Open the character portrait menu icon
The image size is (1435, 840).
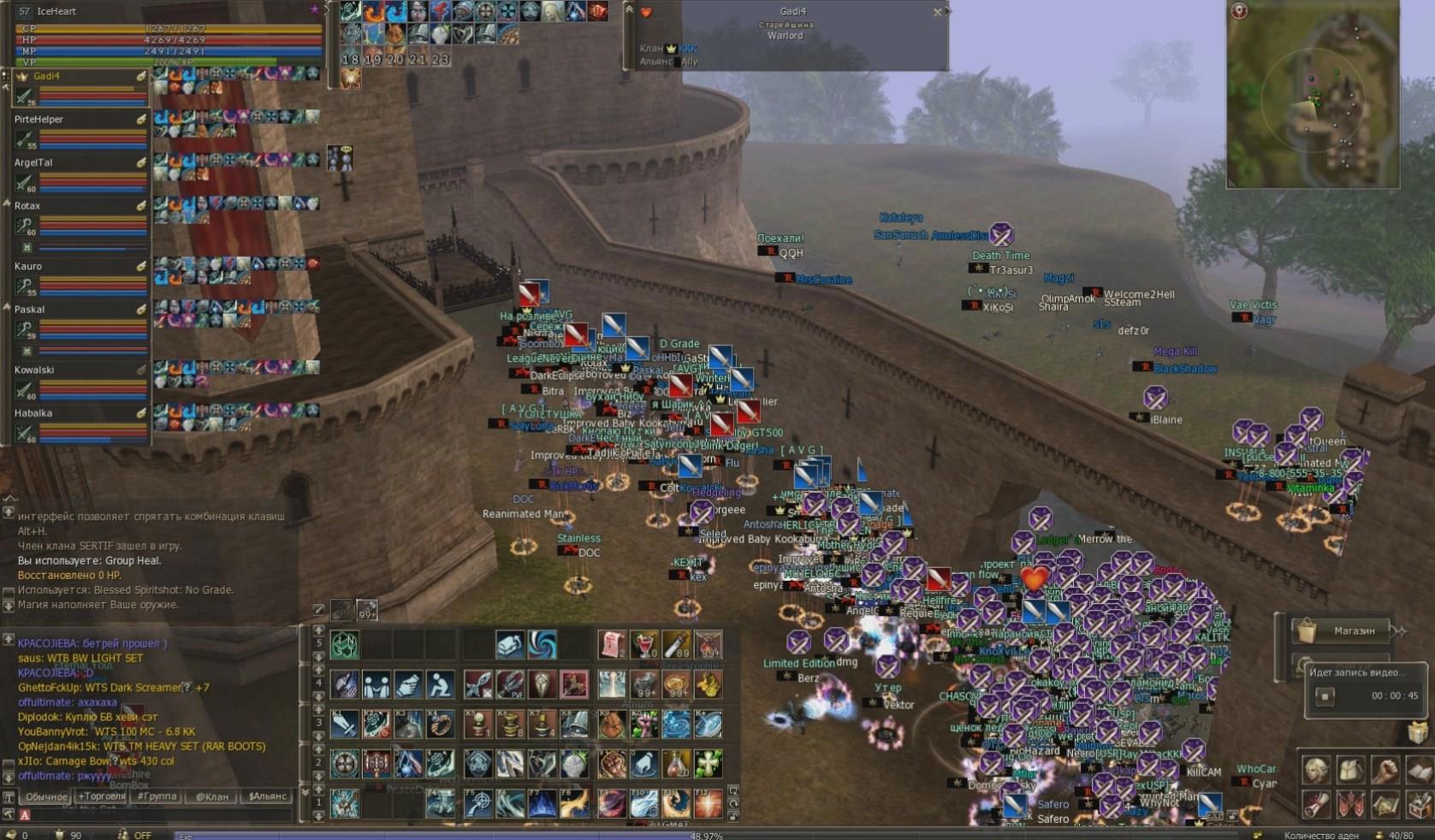coord(1316,771)
